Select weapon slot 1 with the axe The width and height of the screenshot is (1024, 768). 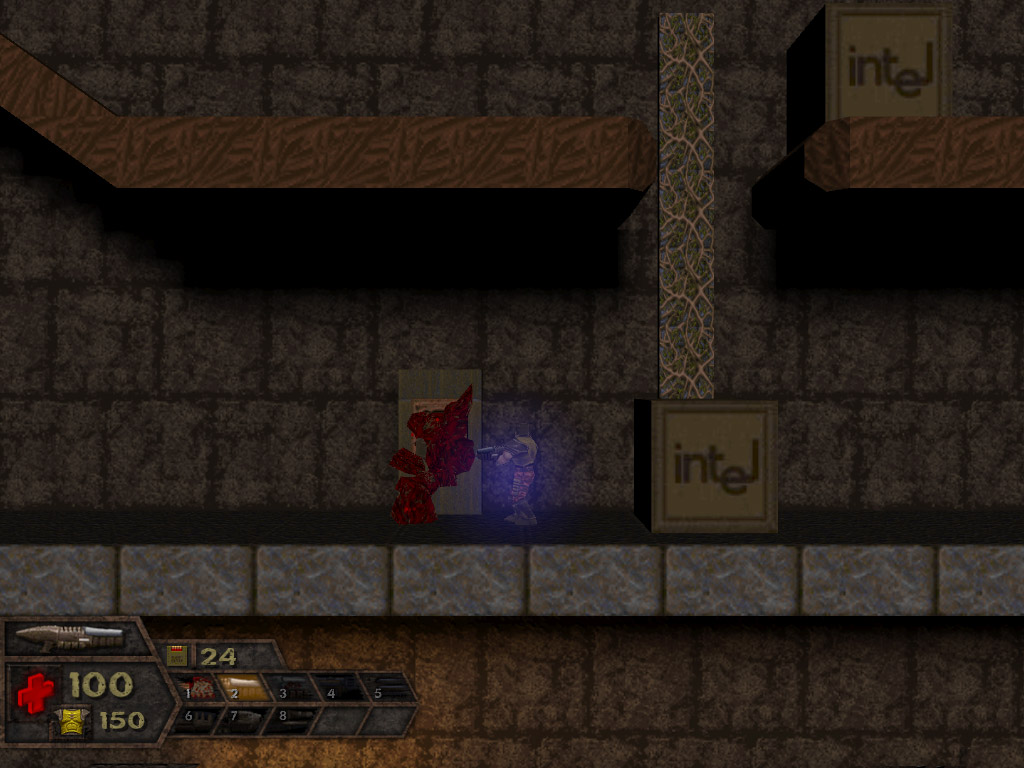[198, 689]
